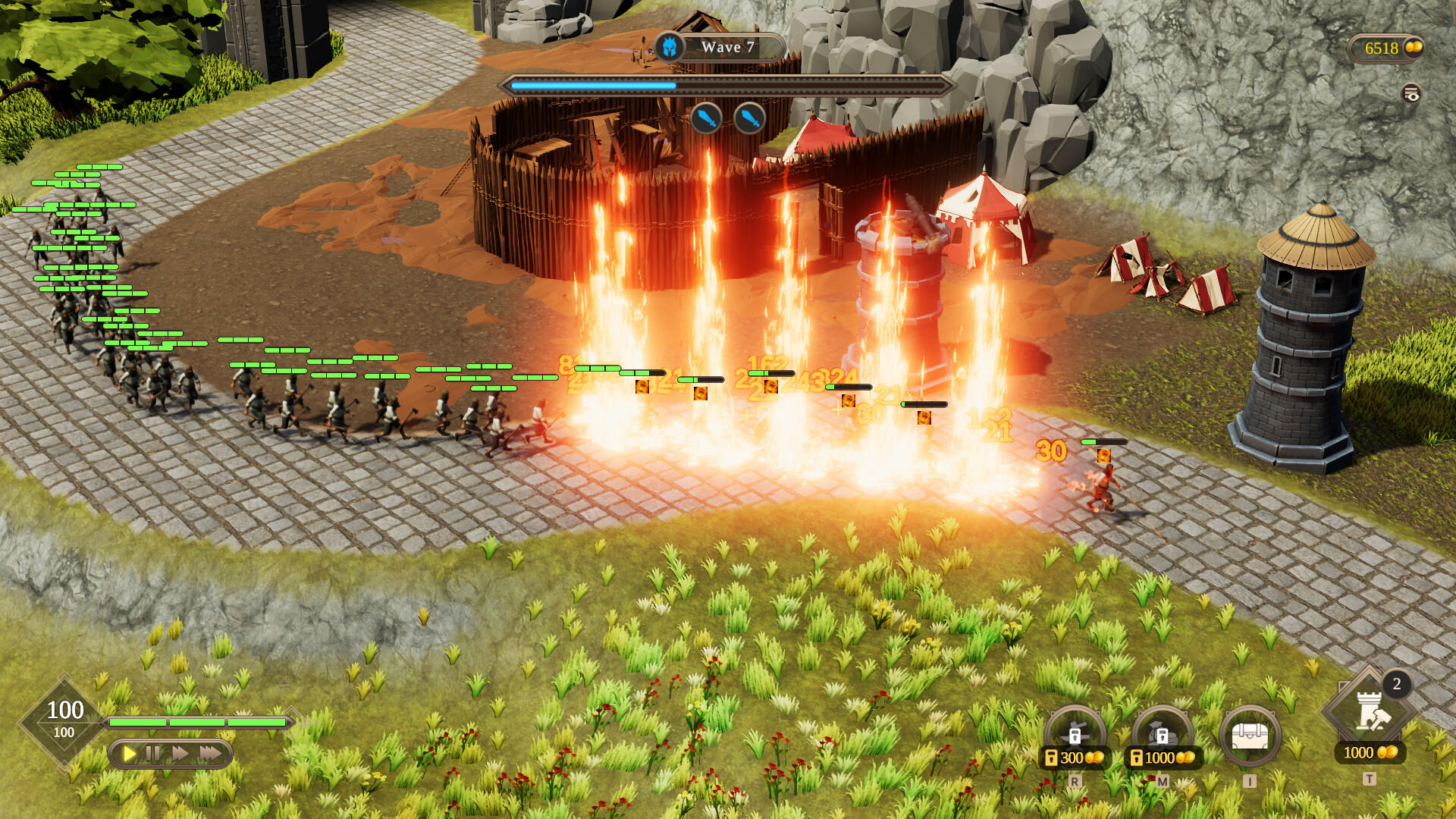Switch to double fast-forward speed
The width and height of the screenshot is (1456, 819).
click(180, 753)
